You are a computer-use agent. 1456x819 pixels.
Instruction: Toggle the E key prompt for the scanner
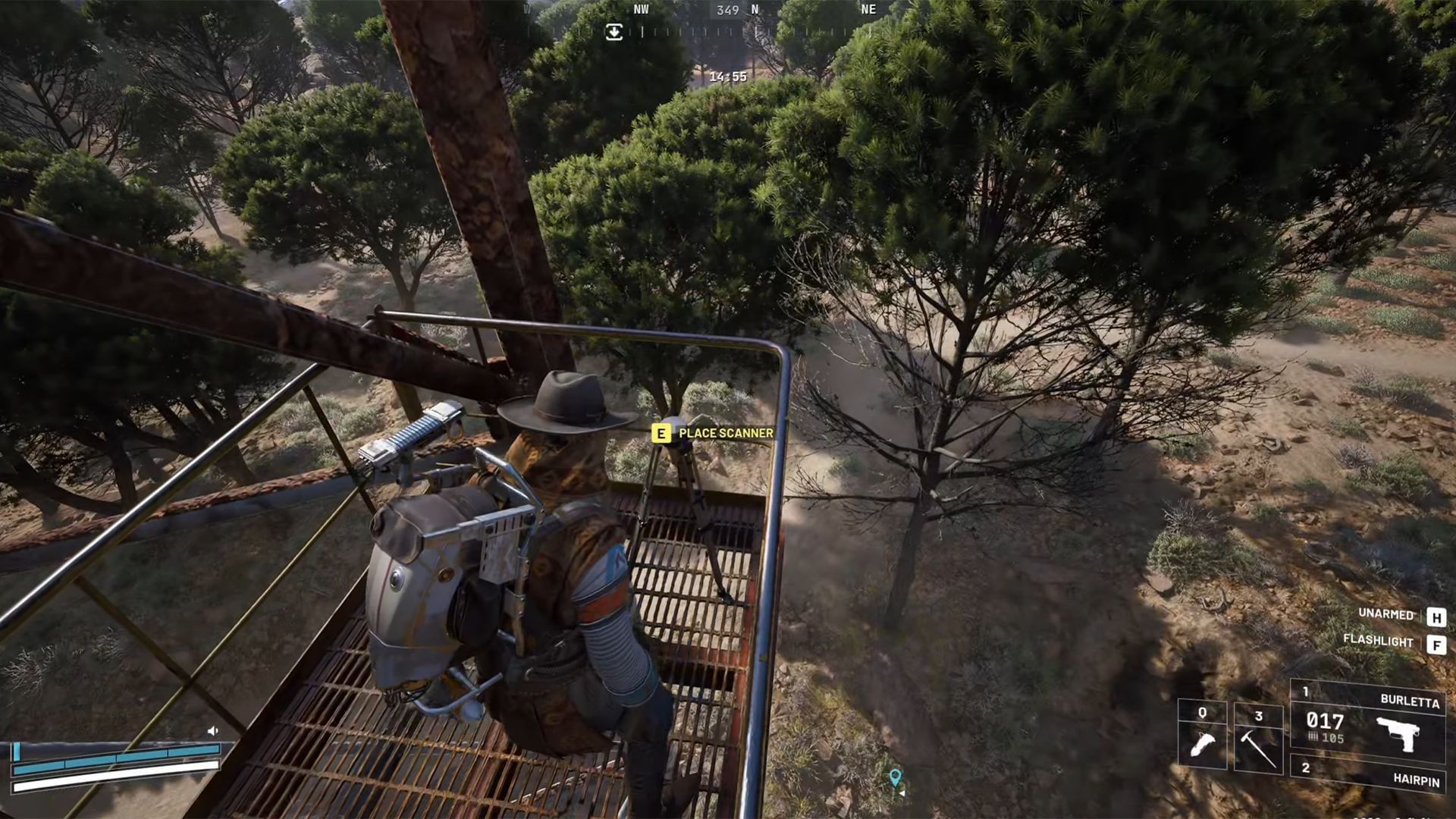(x=661, y=433)
